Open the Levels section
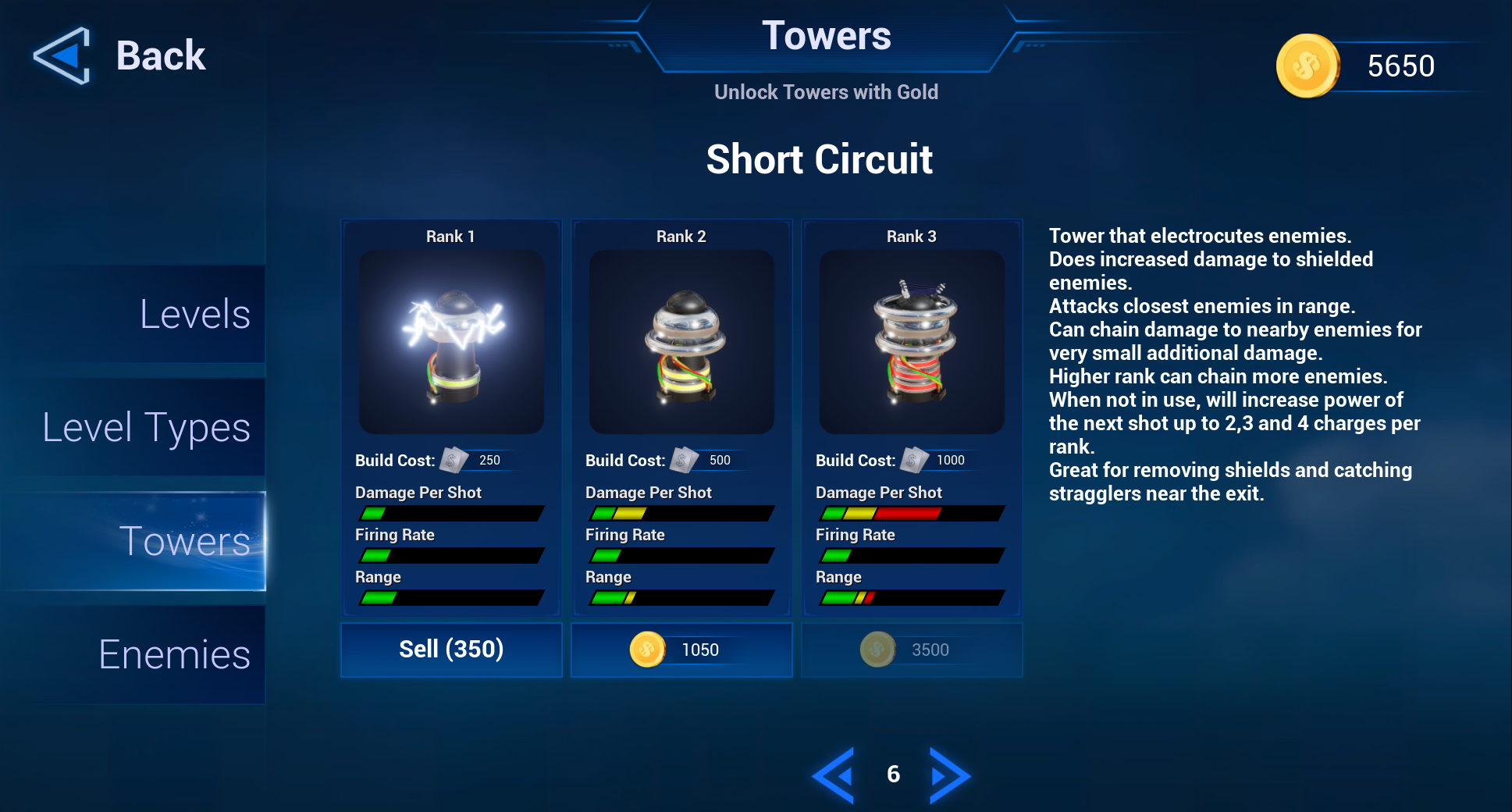Image resolution: width=1512 pixels, height=812 pixels. click(x=194, y=315)
